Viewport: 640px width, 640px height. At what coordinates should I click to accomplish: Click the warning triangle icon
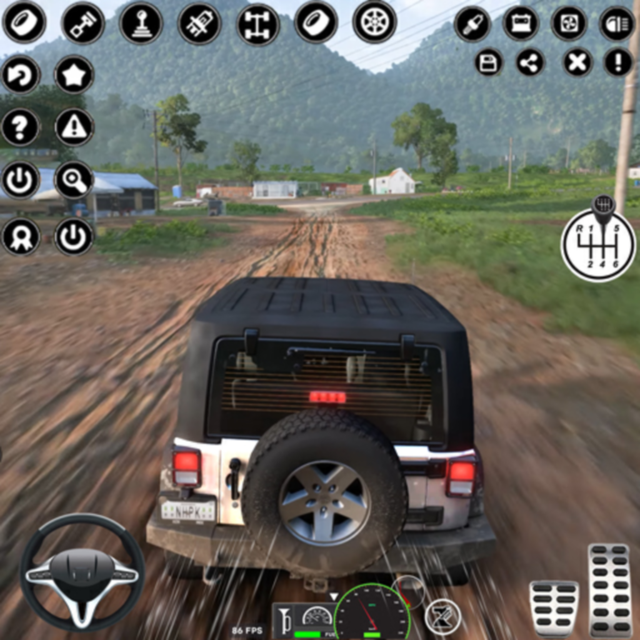(x=73, y=127)
